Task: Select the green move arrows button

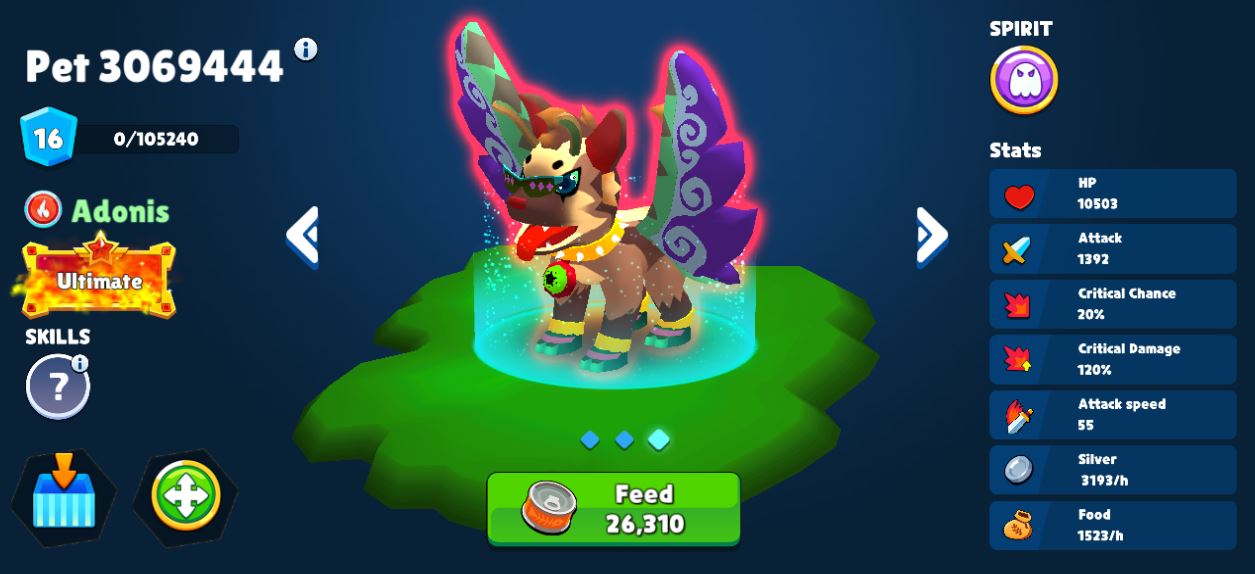Action: pyautogui.click(x=186, y=496)
